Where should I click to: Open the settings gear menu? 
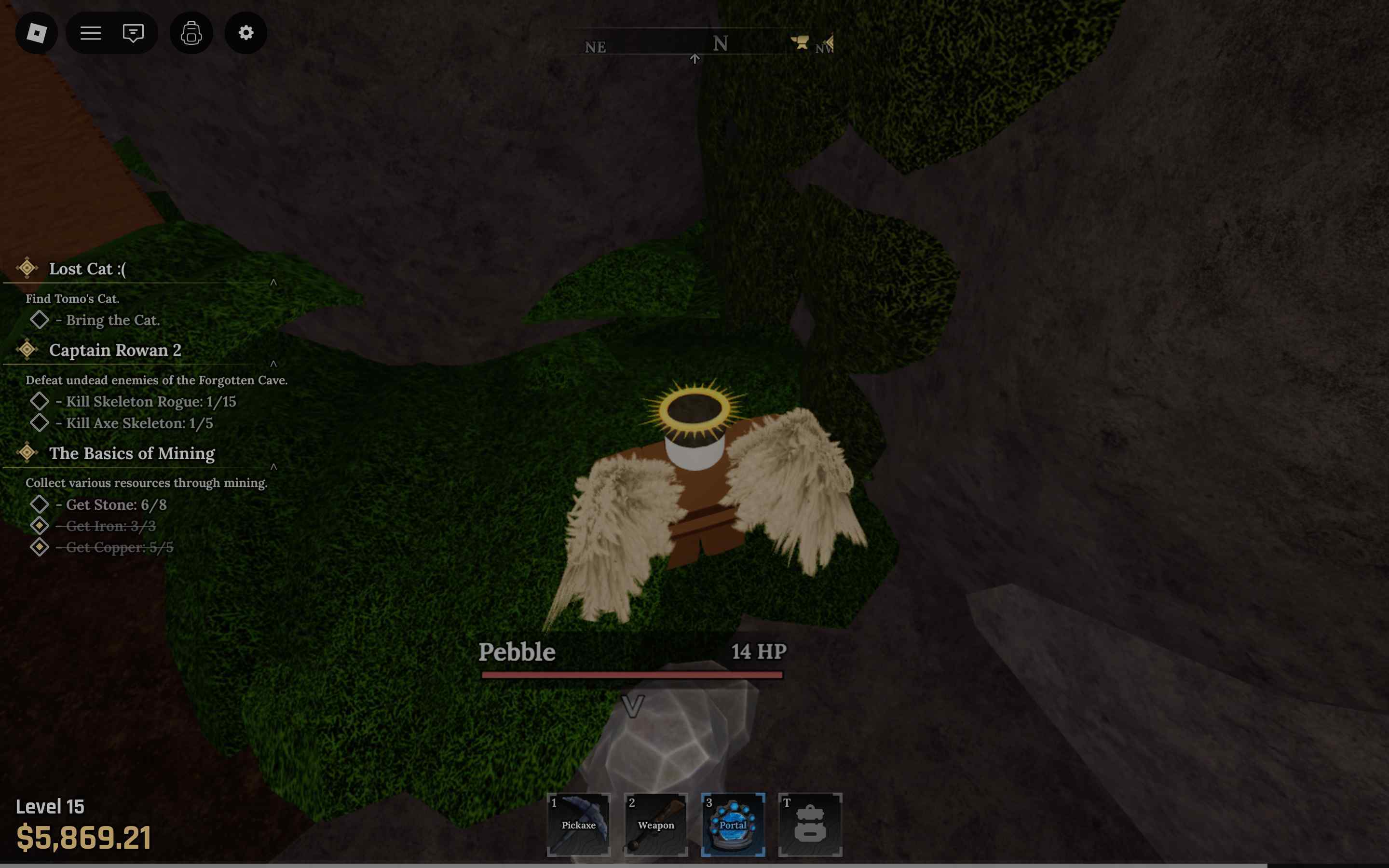[x=245, y=33]
